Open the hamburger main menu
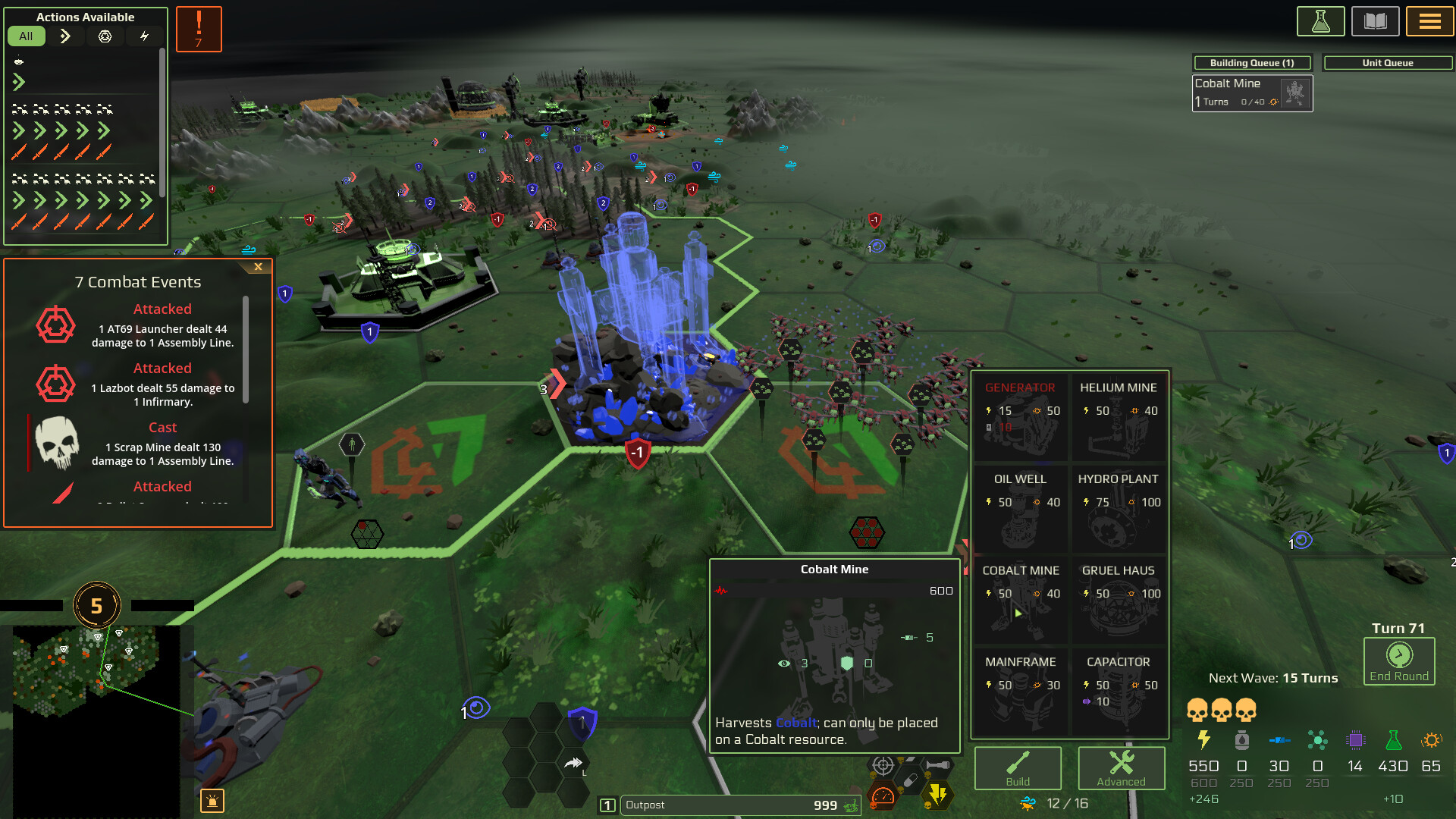Image resolution: width=1456 pixels, height=819 pixels. 1429,21
